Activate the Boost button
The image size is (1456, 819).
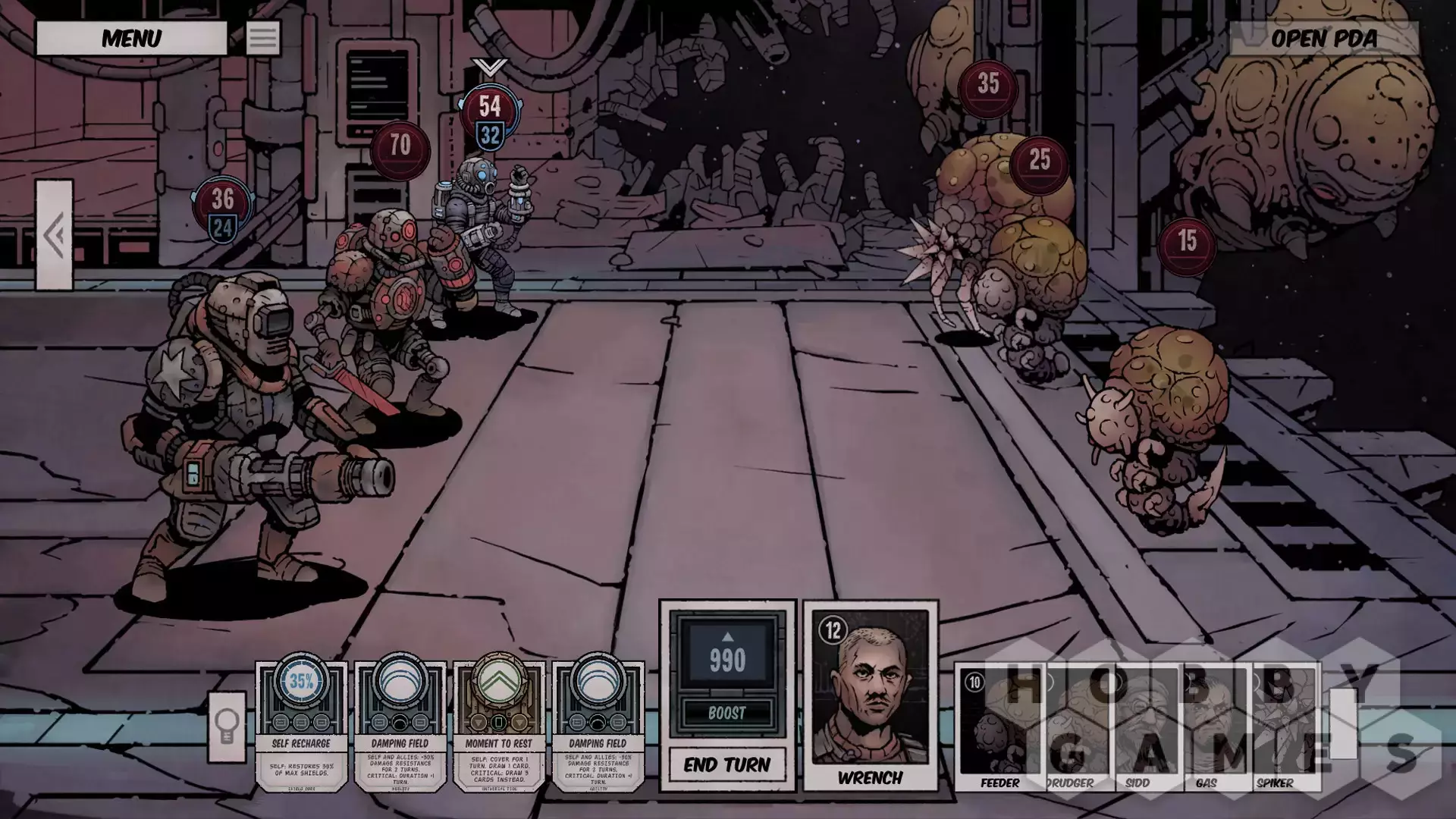point(726,713)
